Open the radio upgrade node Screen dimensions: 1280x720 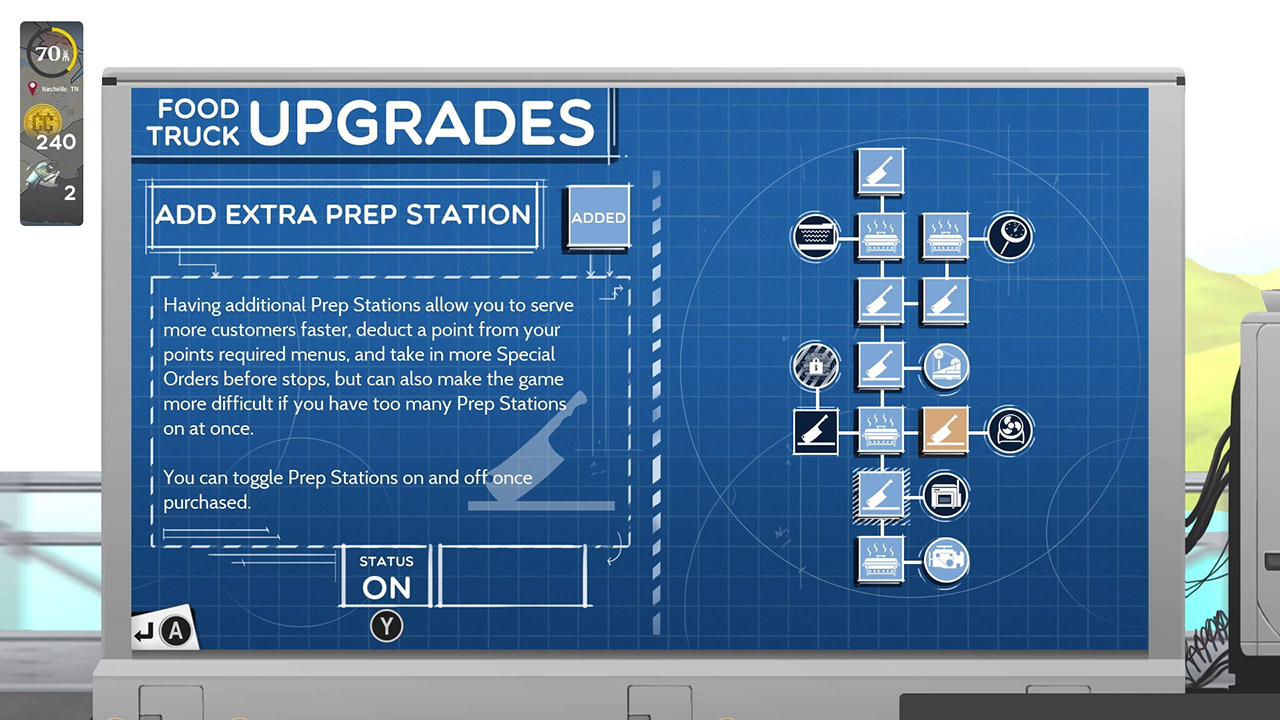(944, 496)
